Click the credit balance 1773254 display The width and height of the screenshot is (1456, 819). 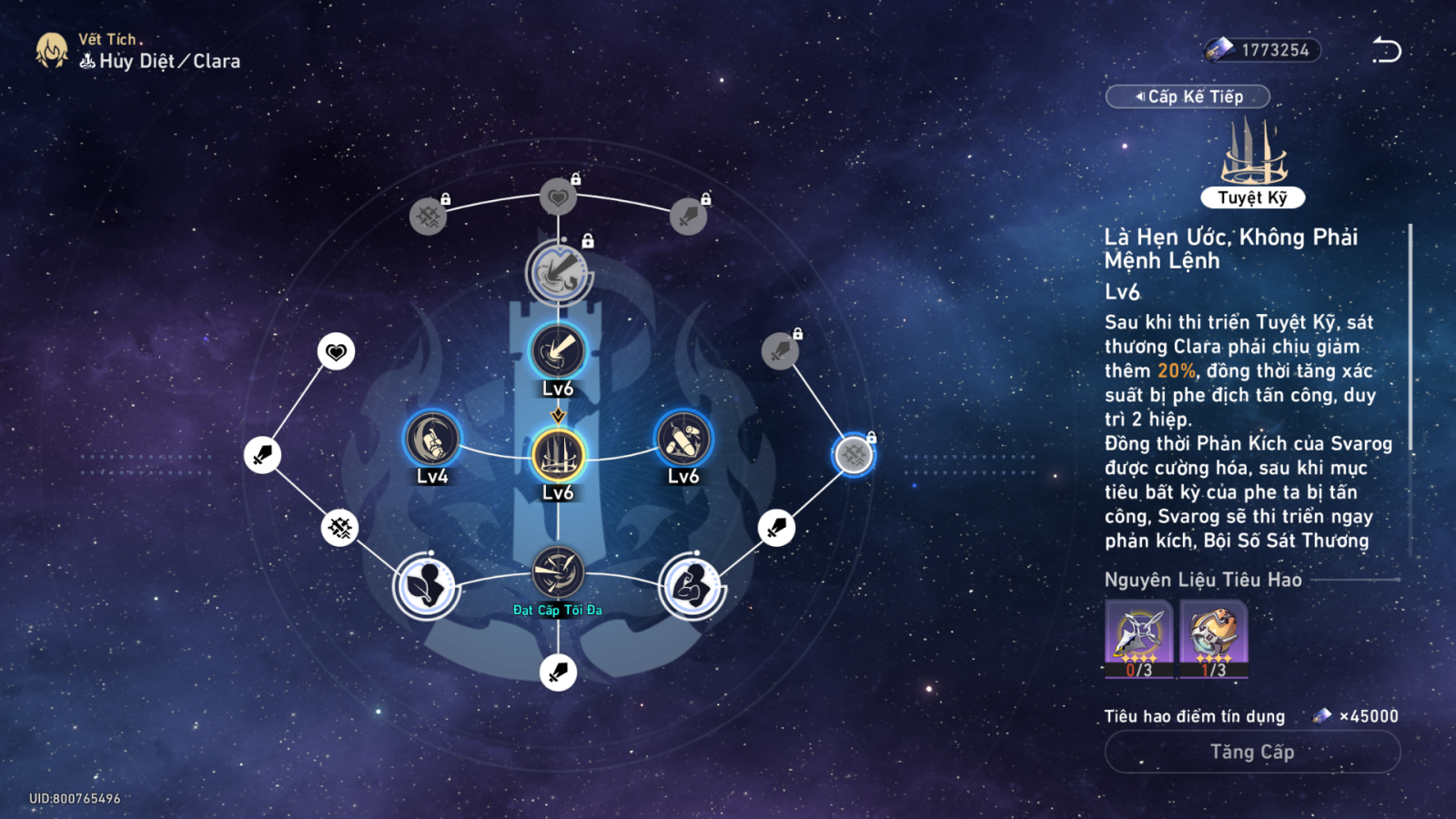pos(1262,50)
